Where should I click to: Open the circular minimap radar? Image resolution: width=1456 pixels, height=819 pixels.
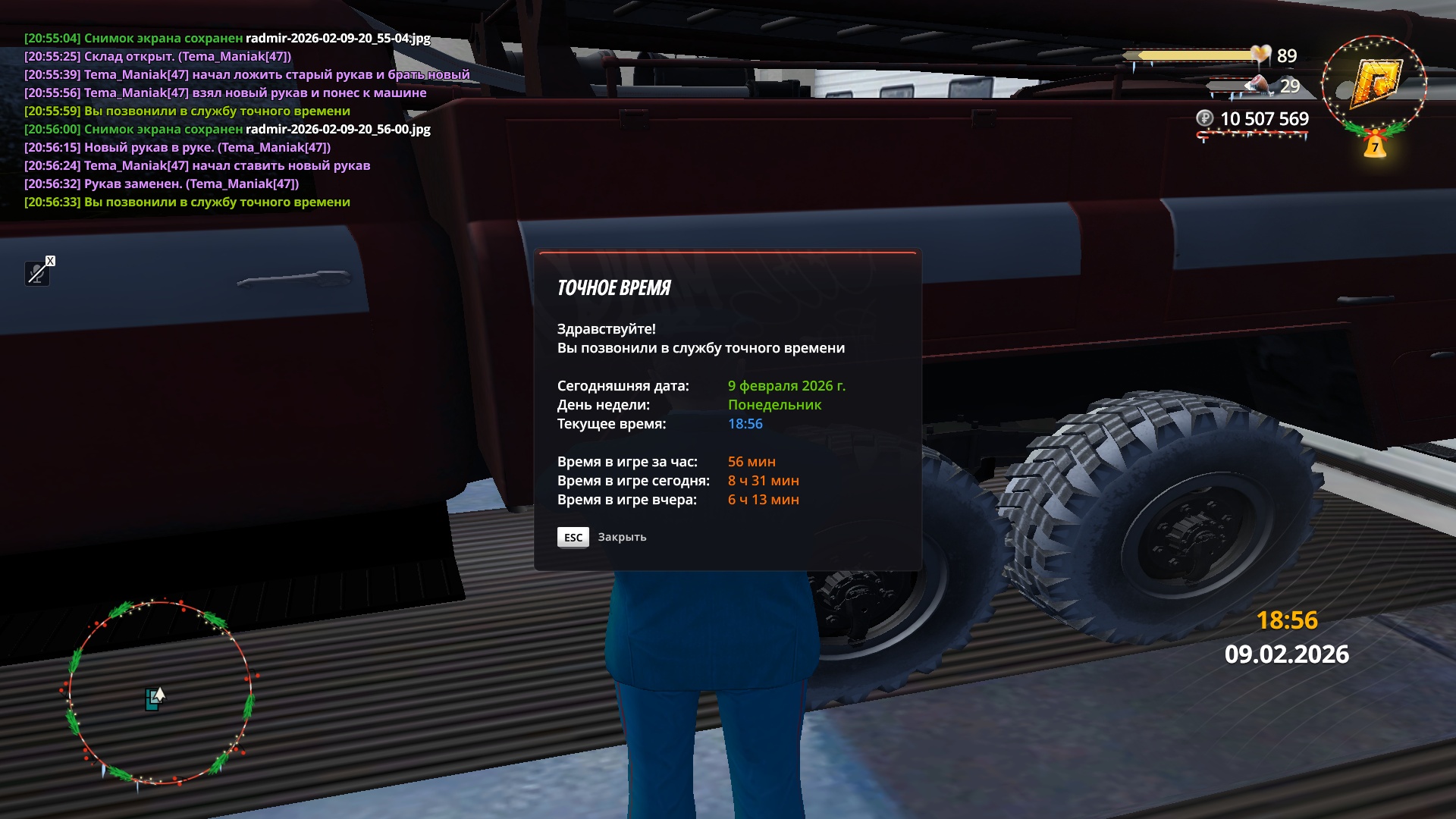(x=158, y=693)
